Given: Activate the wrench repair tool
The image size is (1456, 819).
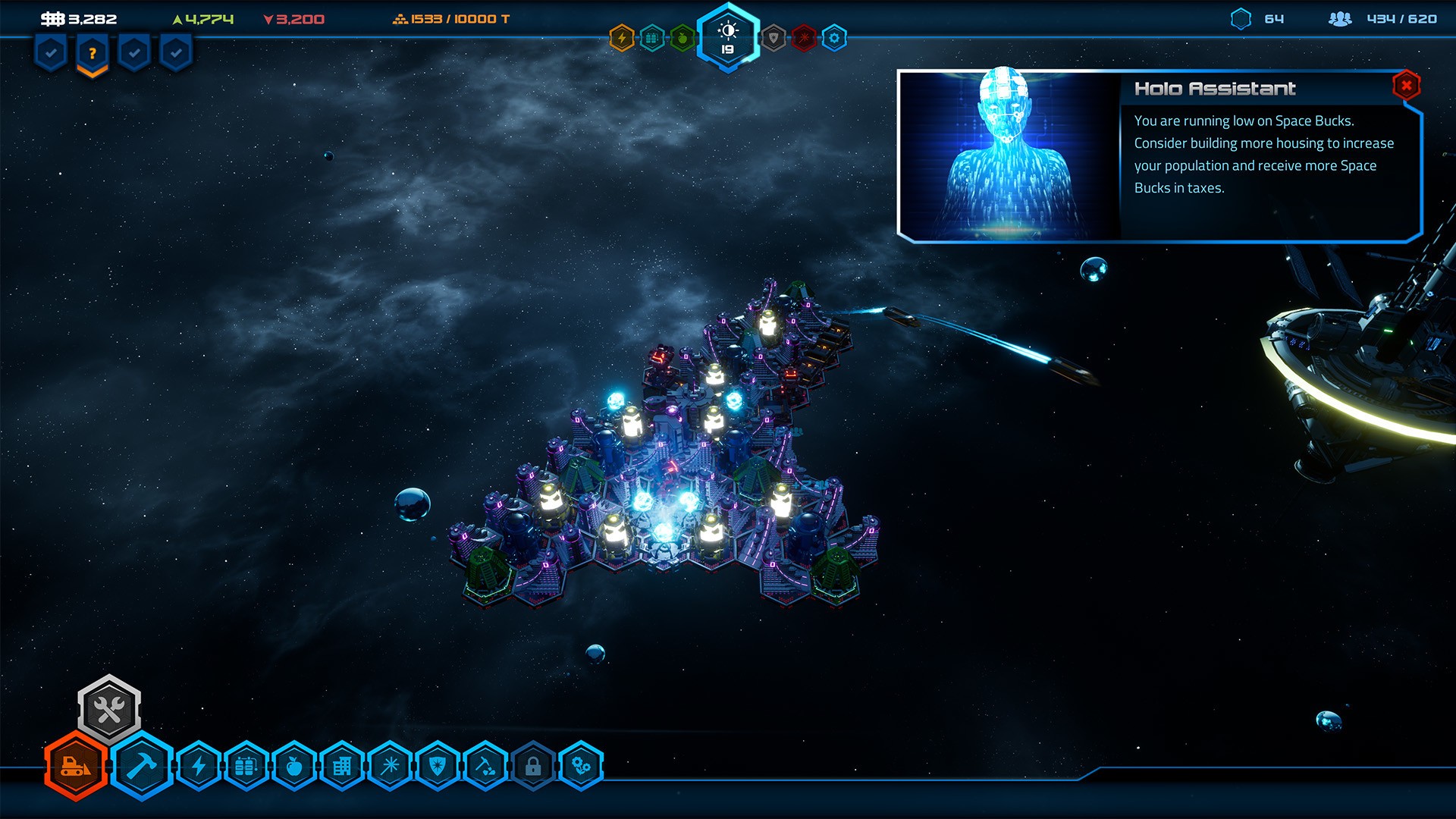Looking at the screenshot, I should (x=109, y=710).
